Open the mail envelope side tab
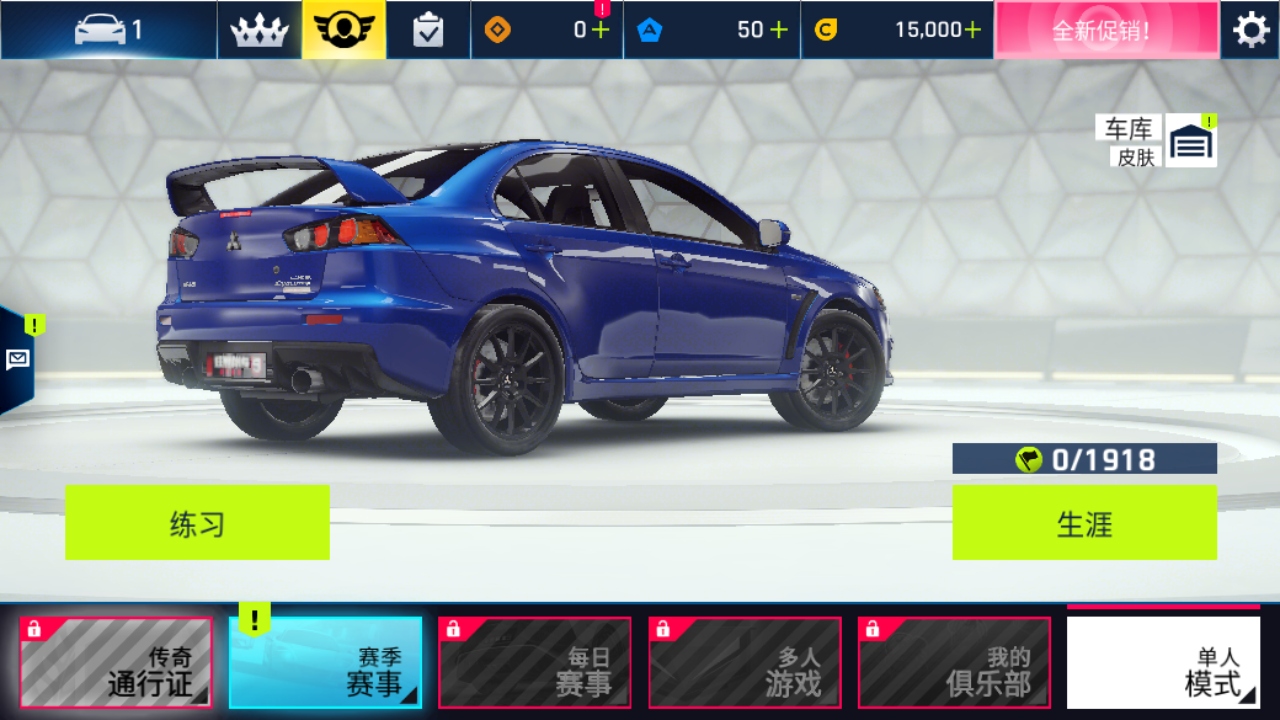The height and width of the screenshot is (720, 1280). (17, 359)
